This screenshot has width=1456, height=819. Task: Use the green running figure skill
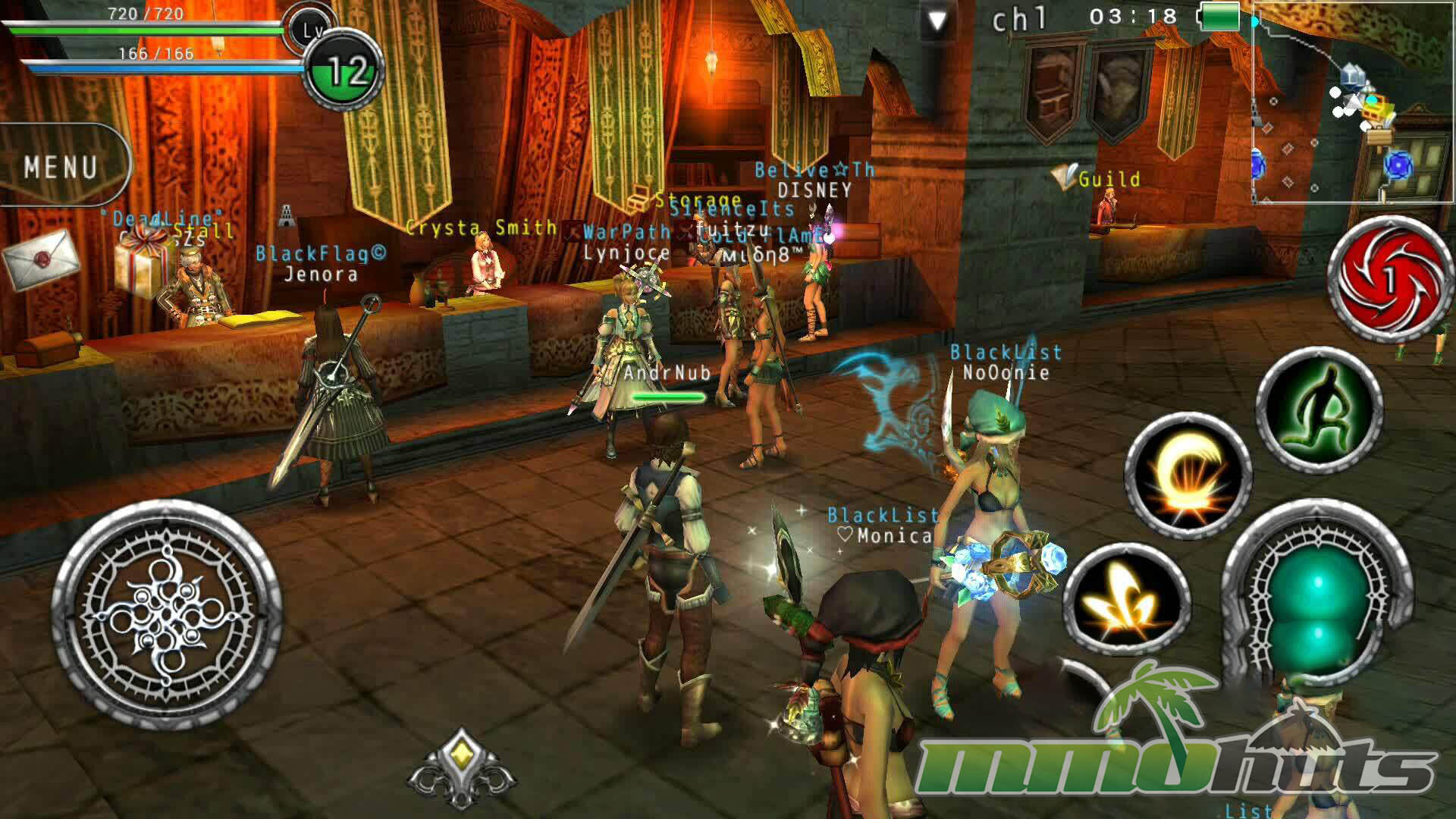(x=1319, y=410)
